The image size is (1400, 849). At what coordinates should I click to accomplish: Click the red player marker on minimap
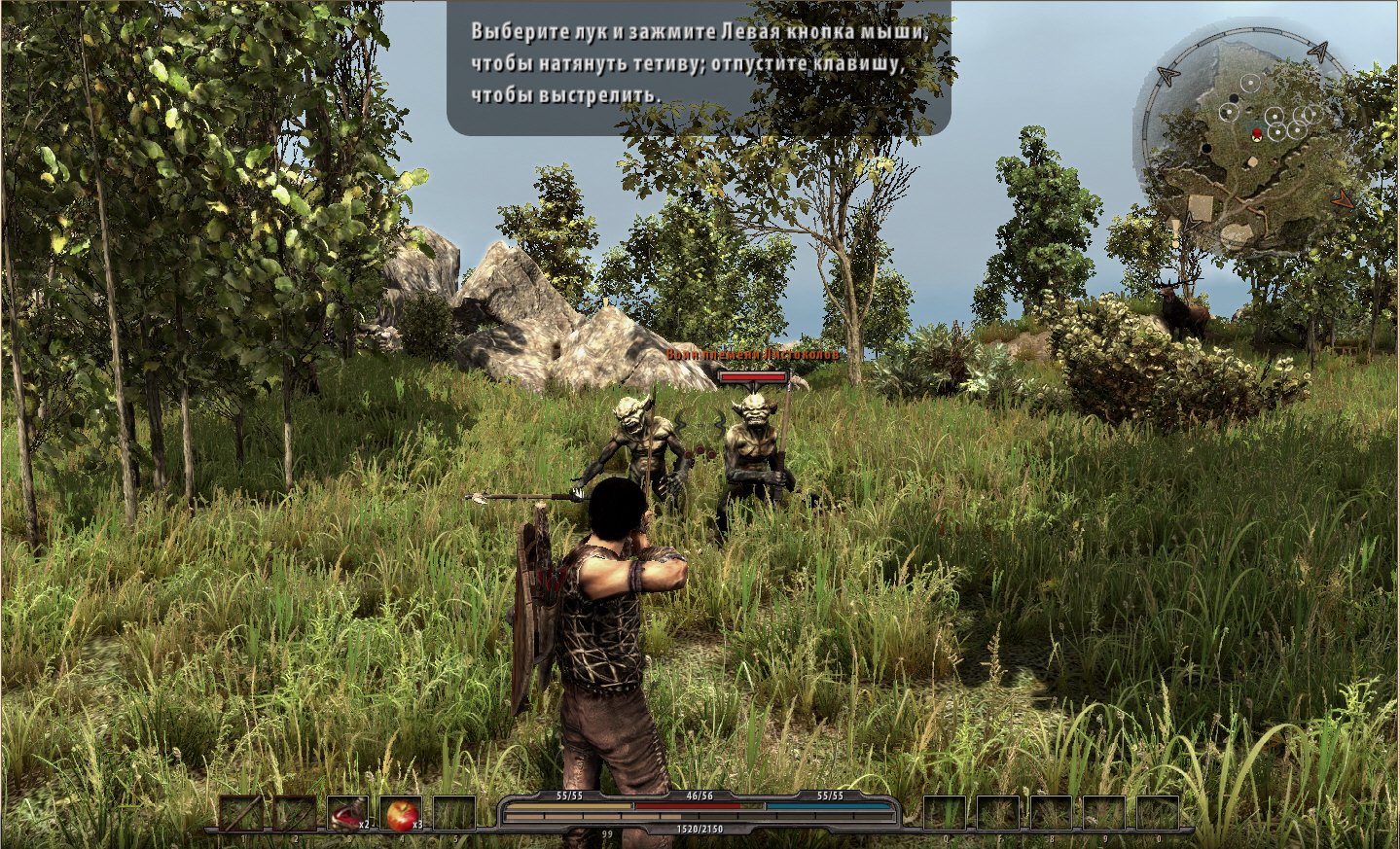click(x=1257, y=132)
